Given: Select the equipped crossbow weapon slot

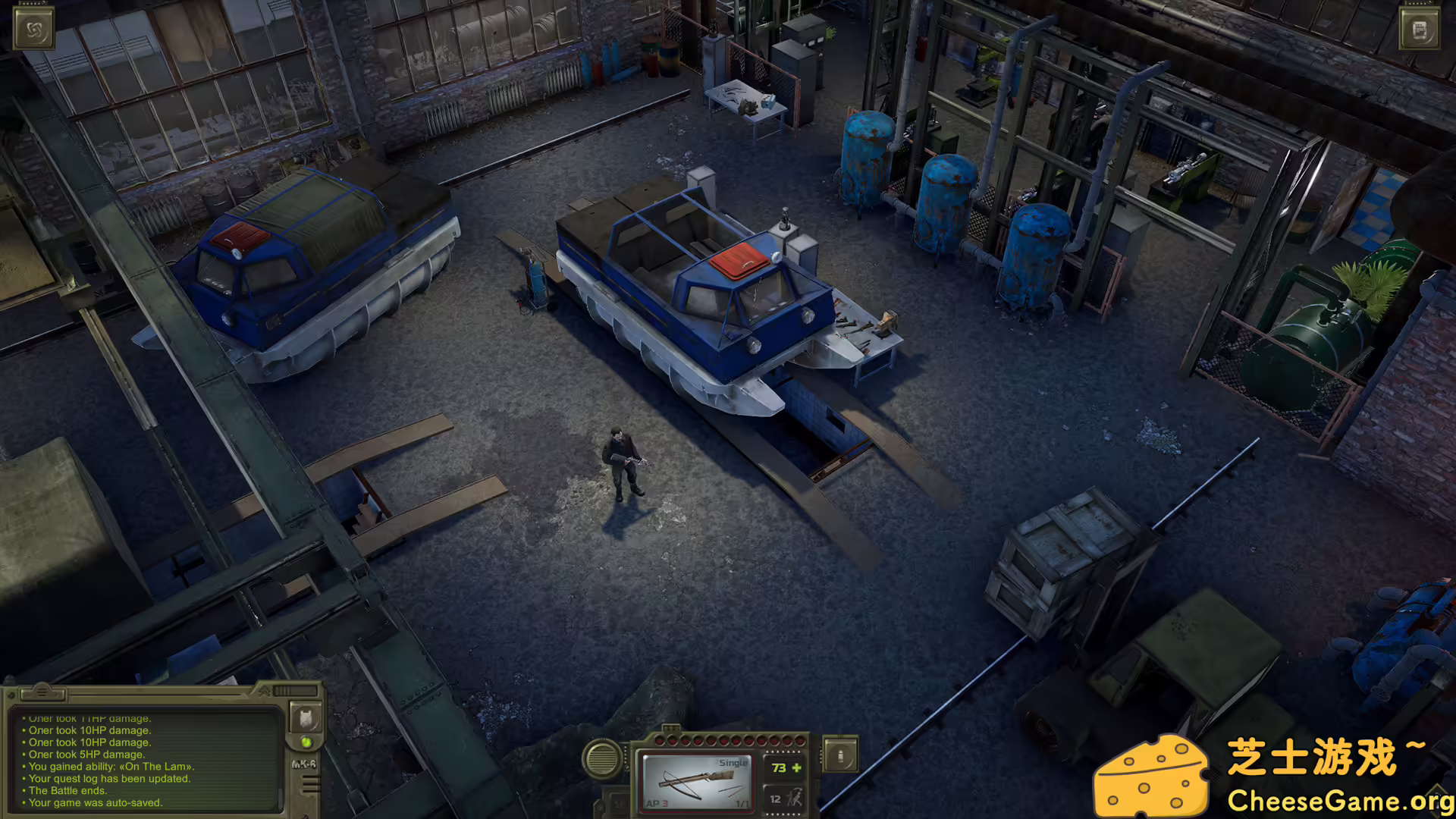Looking at the screenshot, I should [698, 781].
